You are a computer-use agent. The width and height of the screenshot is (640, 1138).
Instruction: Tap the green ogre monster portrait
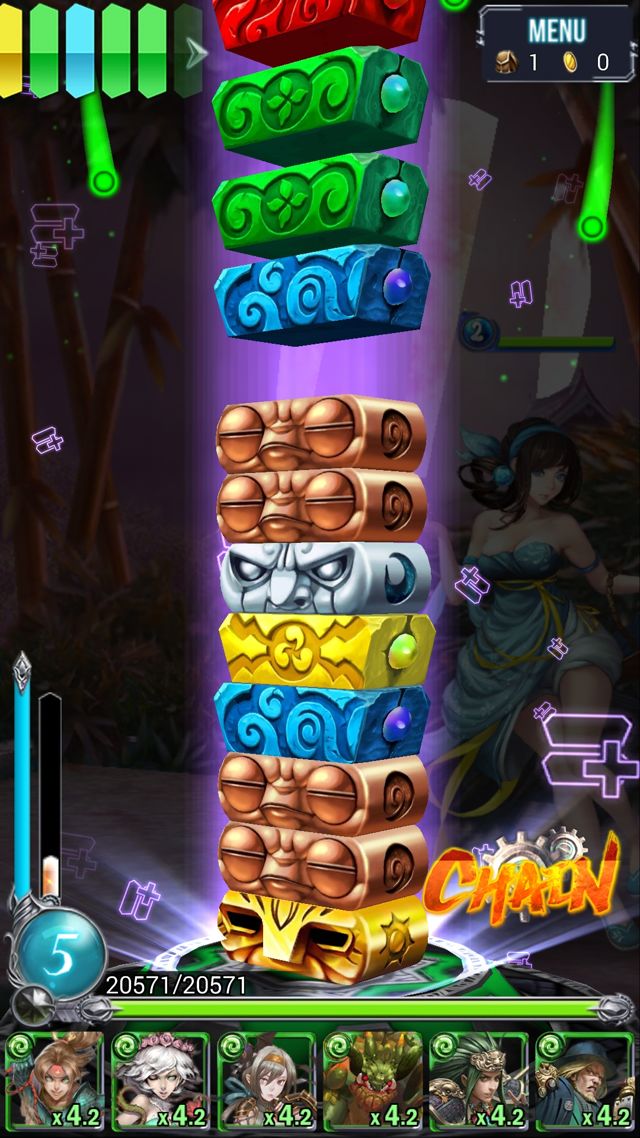point(372,1081)
